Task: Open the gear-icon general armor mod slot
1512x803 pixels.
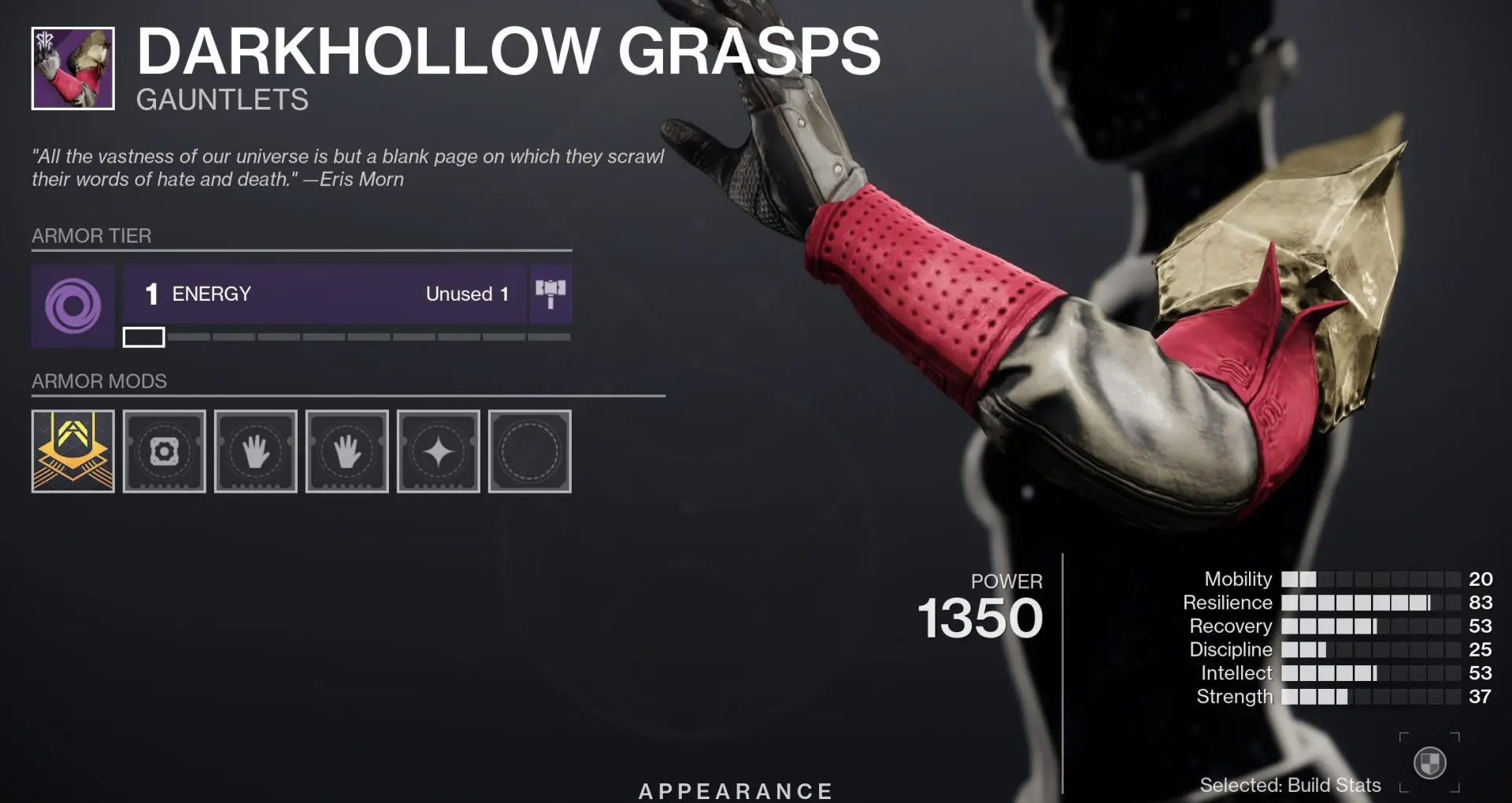Action: [164, 450]
